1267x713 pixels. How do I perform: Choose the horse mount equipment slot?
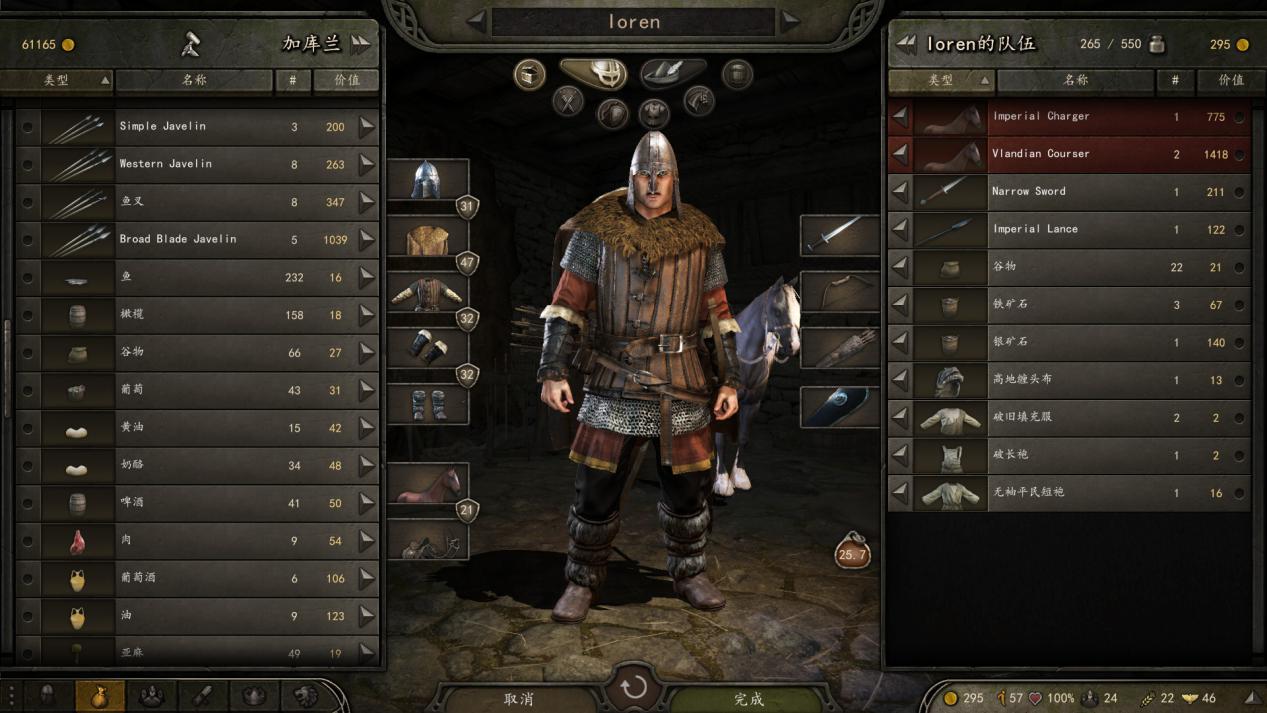(427, 484)
